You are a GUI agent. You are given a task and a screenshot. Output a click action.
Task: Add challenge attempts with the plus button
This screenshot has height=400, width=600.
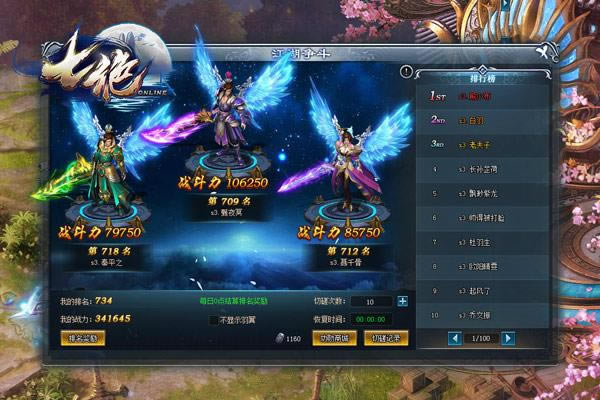pyautogui.click(x=402, y=301)
